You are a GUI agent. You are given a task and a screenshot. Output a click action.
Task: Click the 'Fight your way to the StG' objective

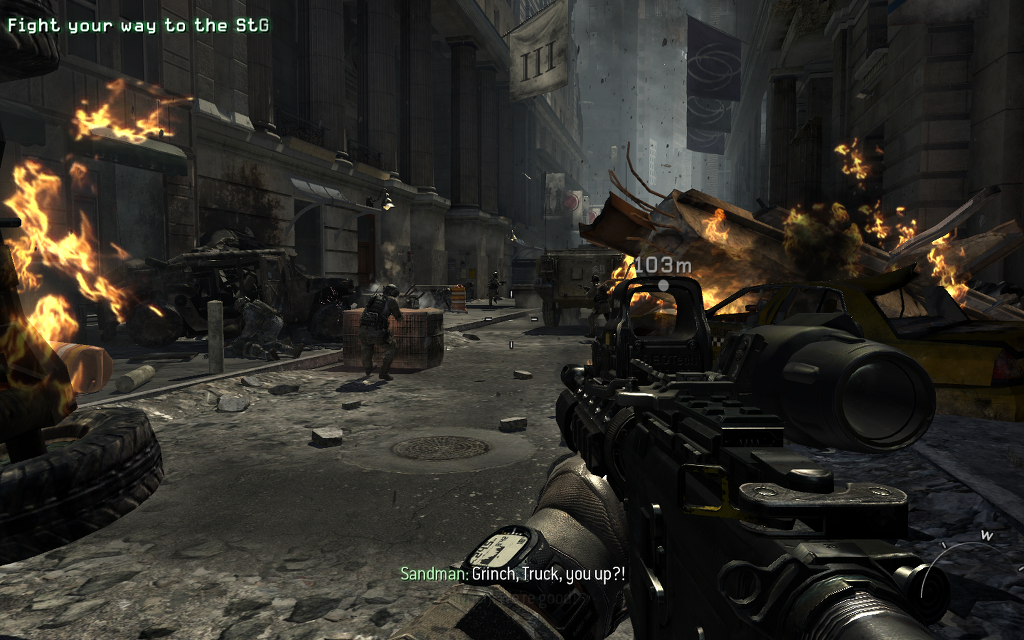(x=136, y=26)
